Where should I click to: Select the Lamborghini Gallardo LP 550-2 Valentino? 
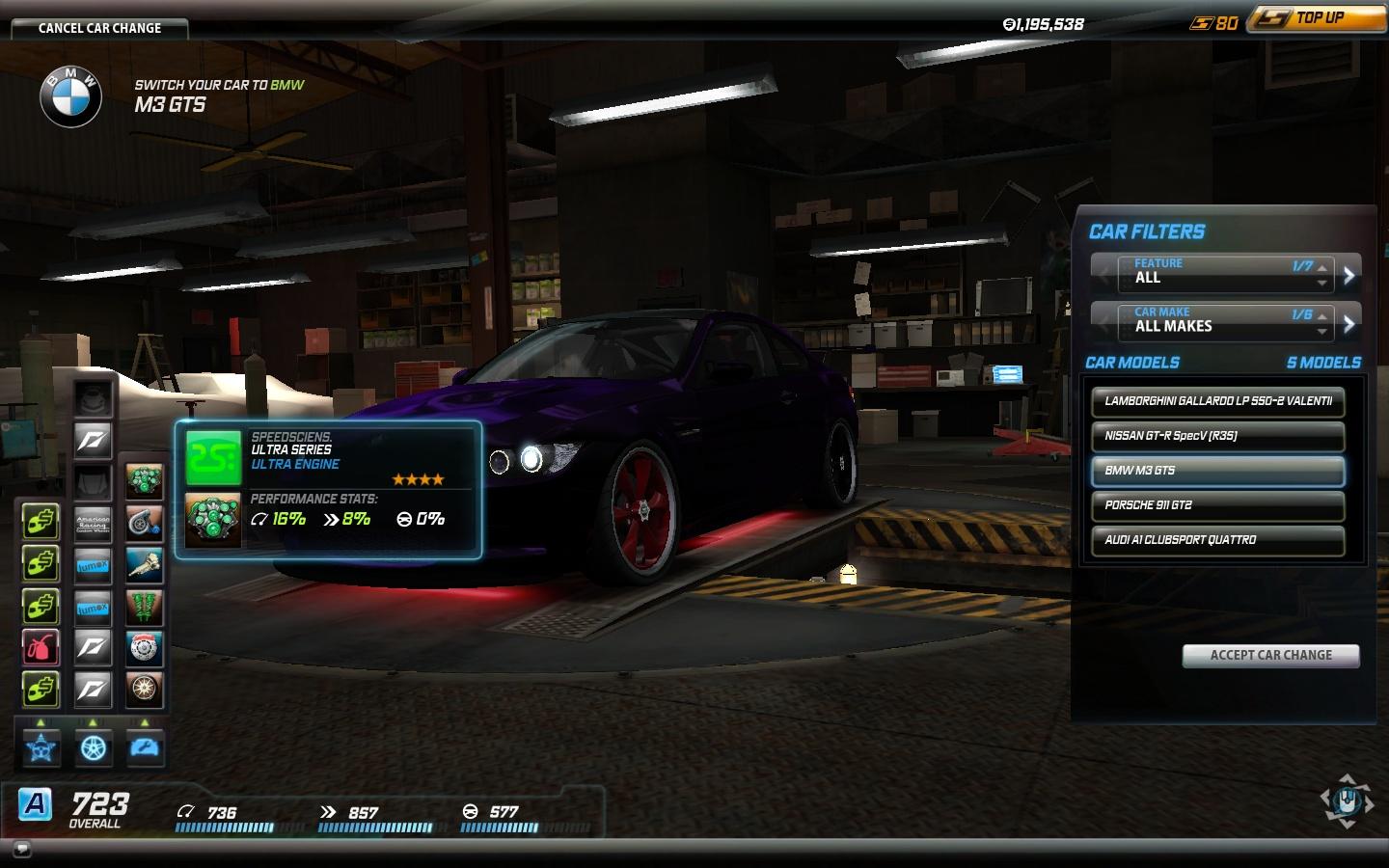1217,401
